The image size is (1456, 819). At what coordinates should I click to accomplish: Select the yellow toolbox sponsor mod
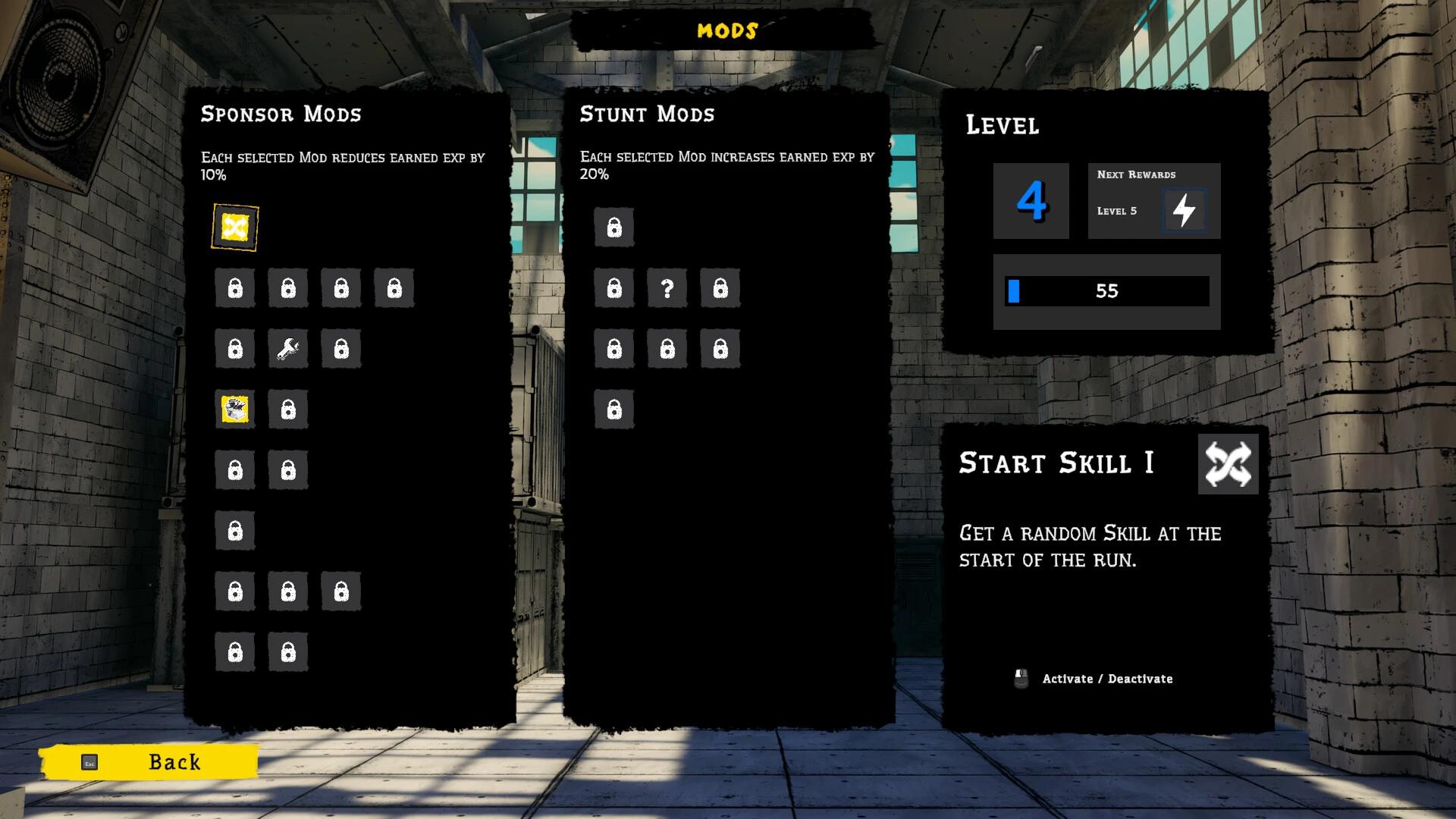235,409
